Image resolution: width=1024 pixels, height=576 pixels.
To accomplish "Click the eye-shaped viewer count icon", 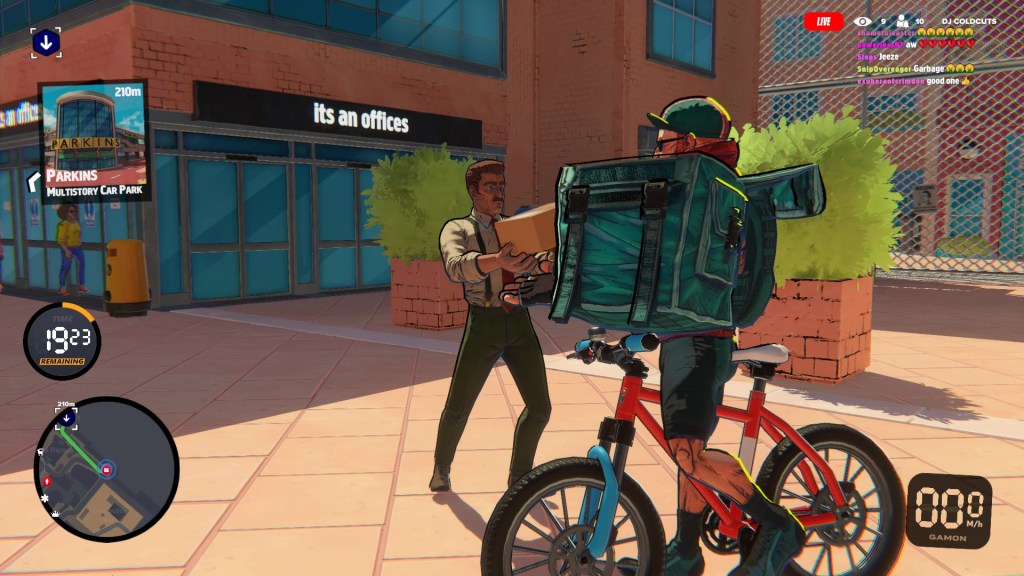I will 861,20.
